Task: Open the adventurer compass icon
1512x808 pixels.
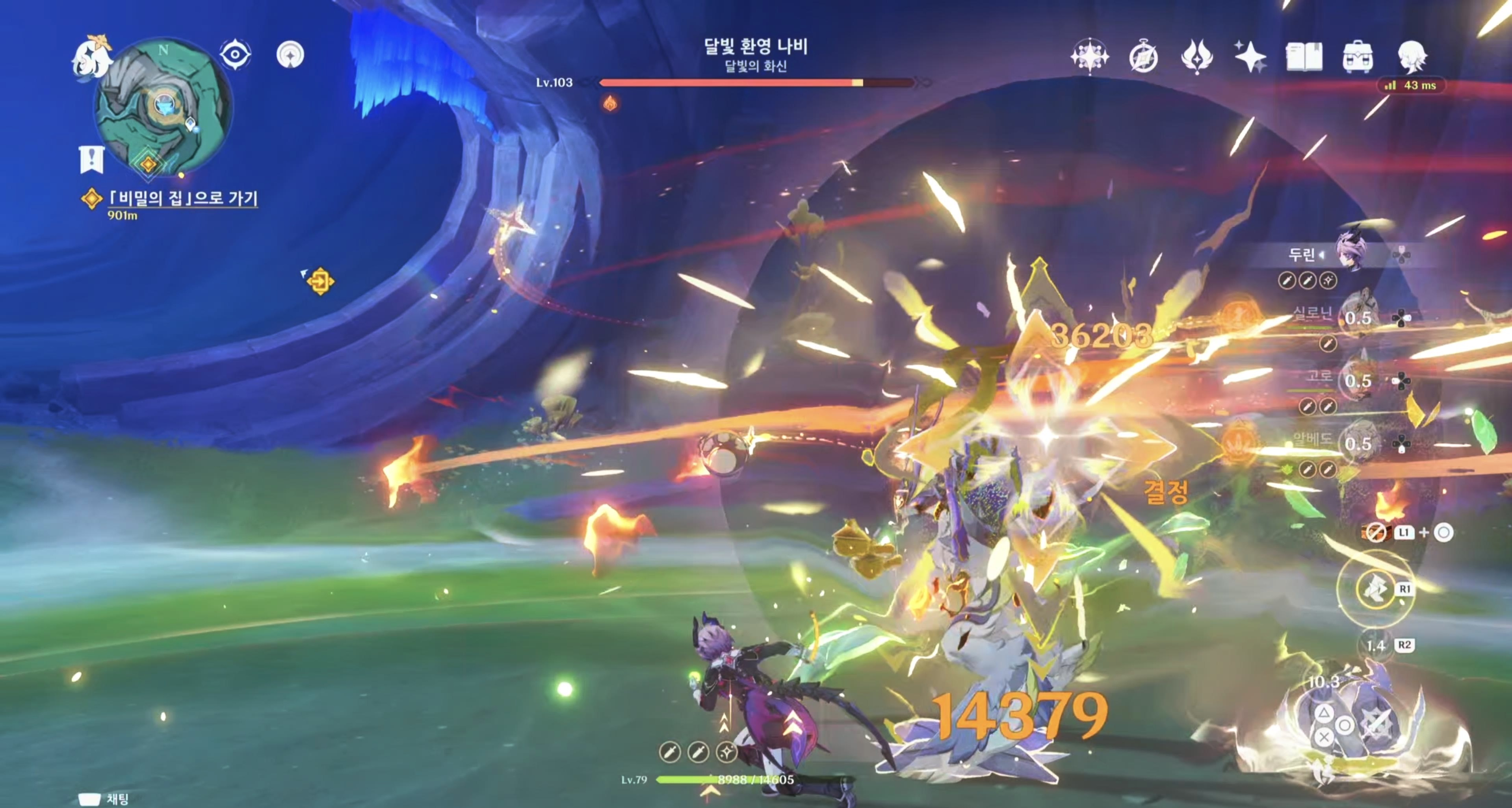Action: tap(1143, 57)
